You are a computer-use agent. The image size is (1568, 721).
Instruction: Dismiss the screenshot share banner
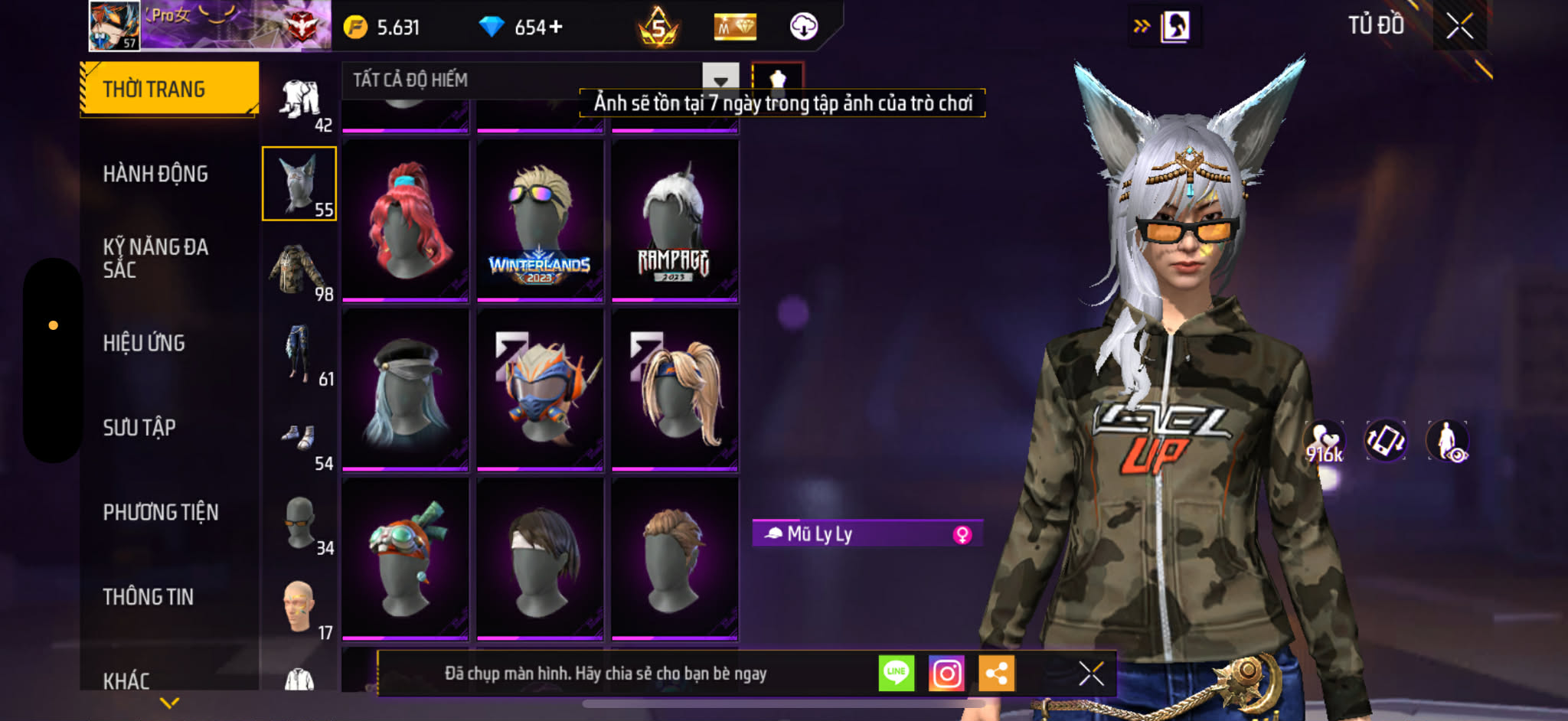pyautogui.click(x=1091, y=674)
